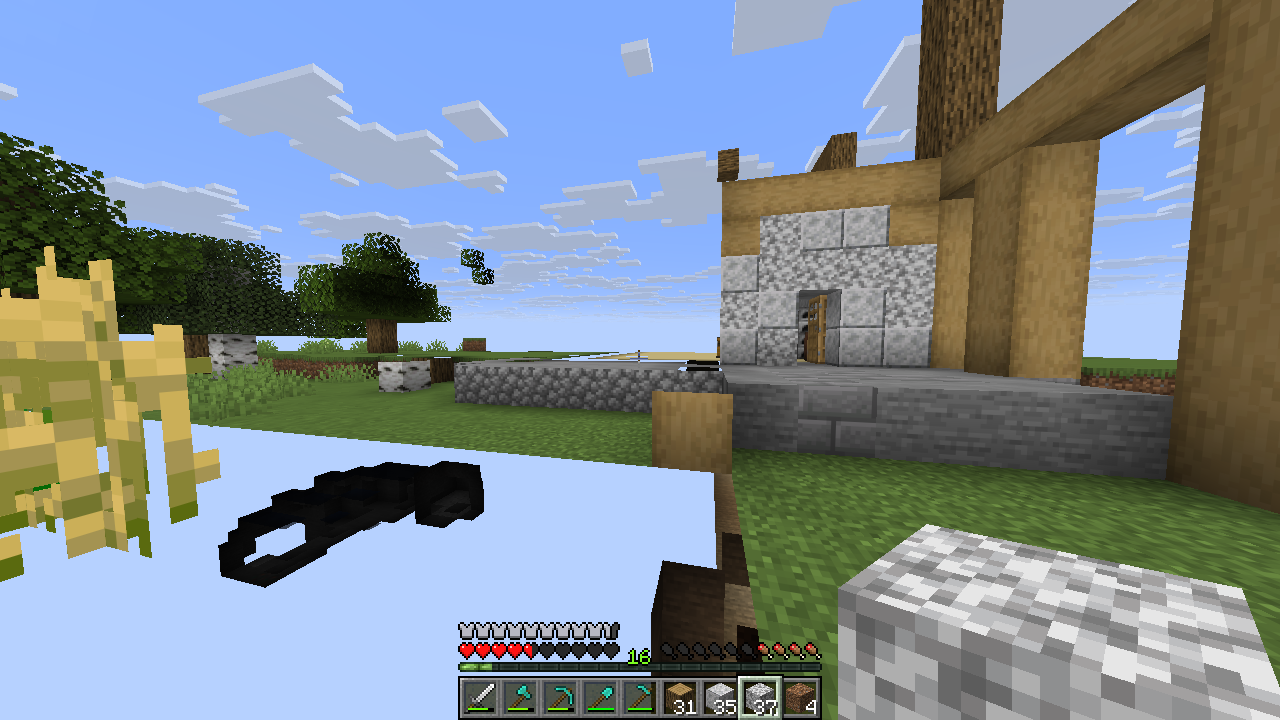The width and height of the screenshot is (1280, 720).
Task: Click a depleted dark hunger icon
Action: point(700,650)
